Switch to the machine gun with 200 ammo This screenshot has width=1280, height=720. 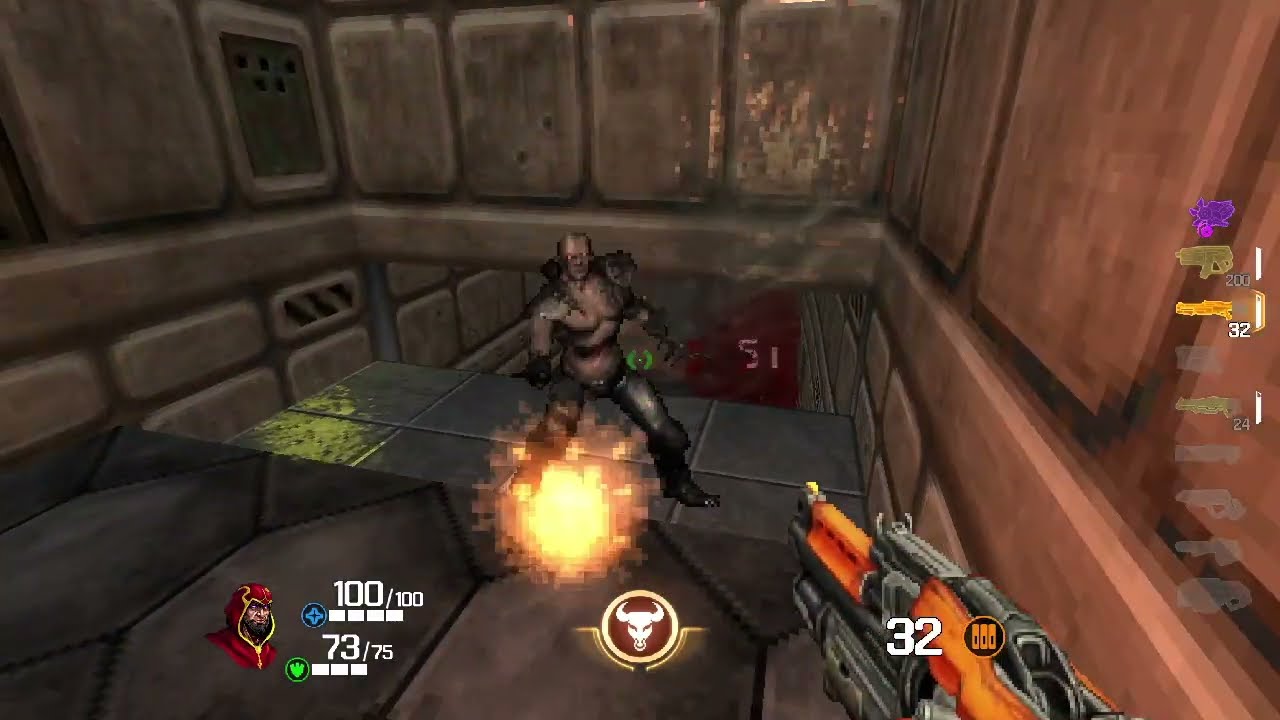[x=1205, y=261]
